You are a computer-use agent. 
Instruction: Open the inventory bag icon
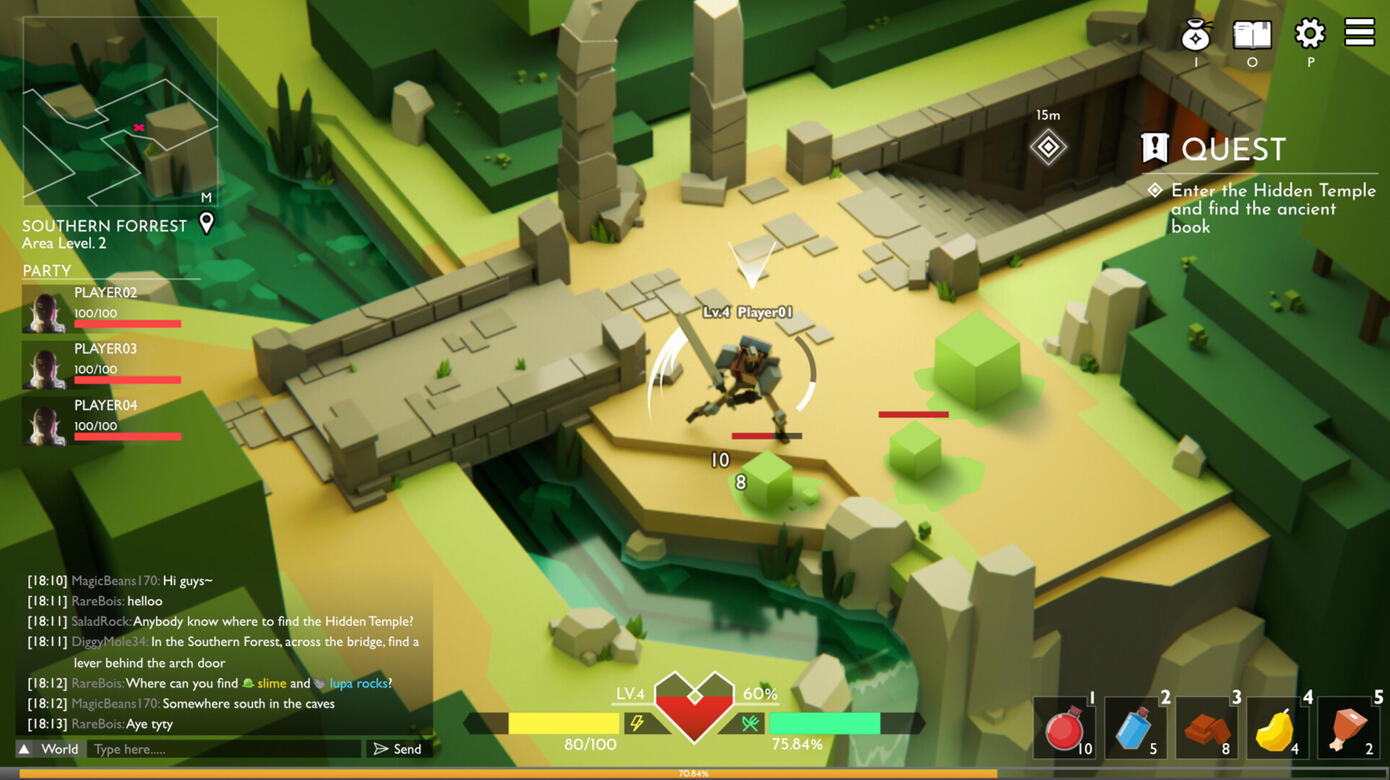(x=1195, y=36)
